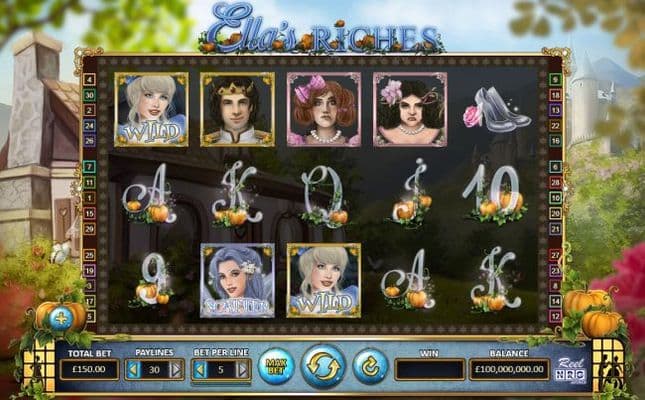Raise the bet per line
Image resolution: width=645 pixels, height=400 pixels.
point(241,370)
